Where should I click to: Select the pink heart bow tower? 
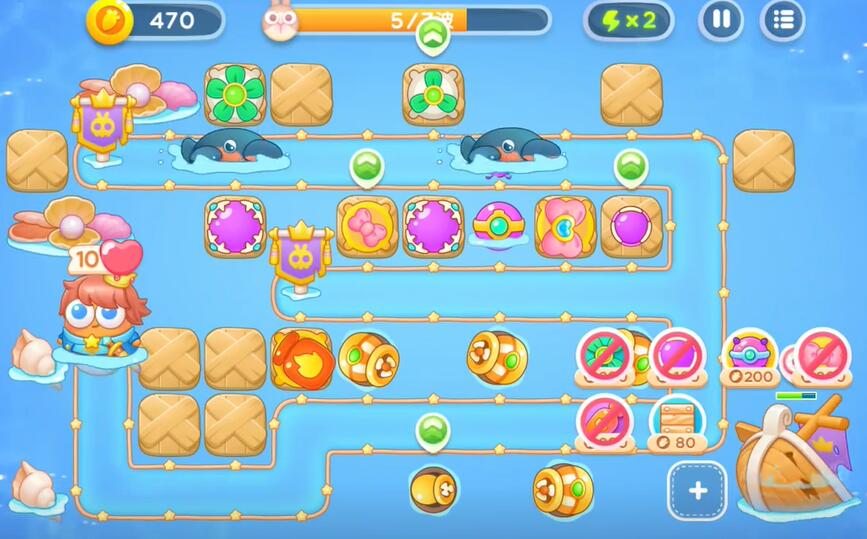(x=564, y=226)
